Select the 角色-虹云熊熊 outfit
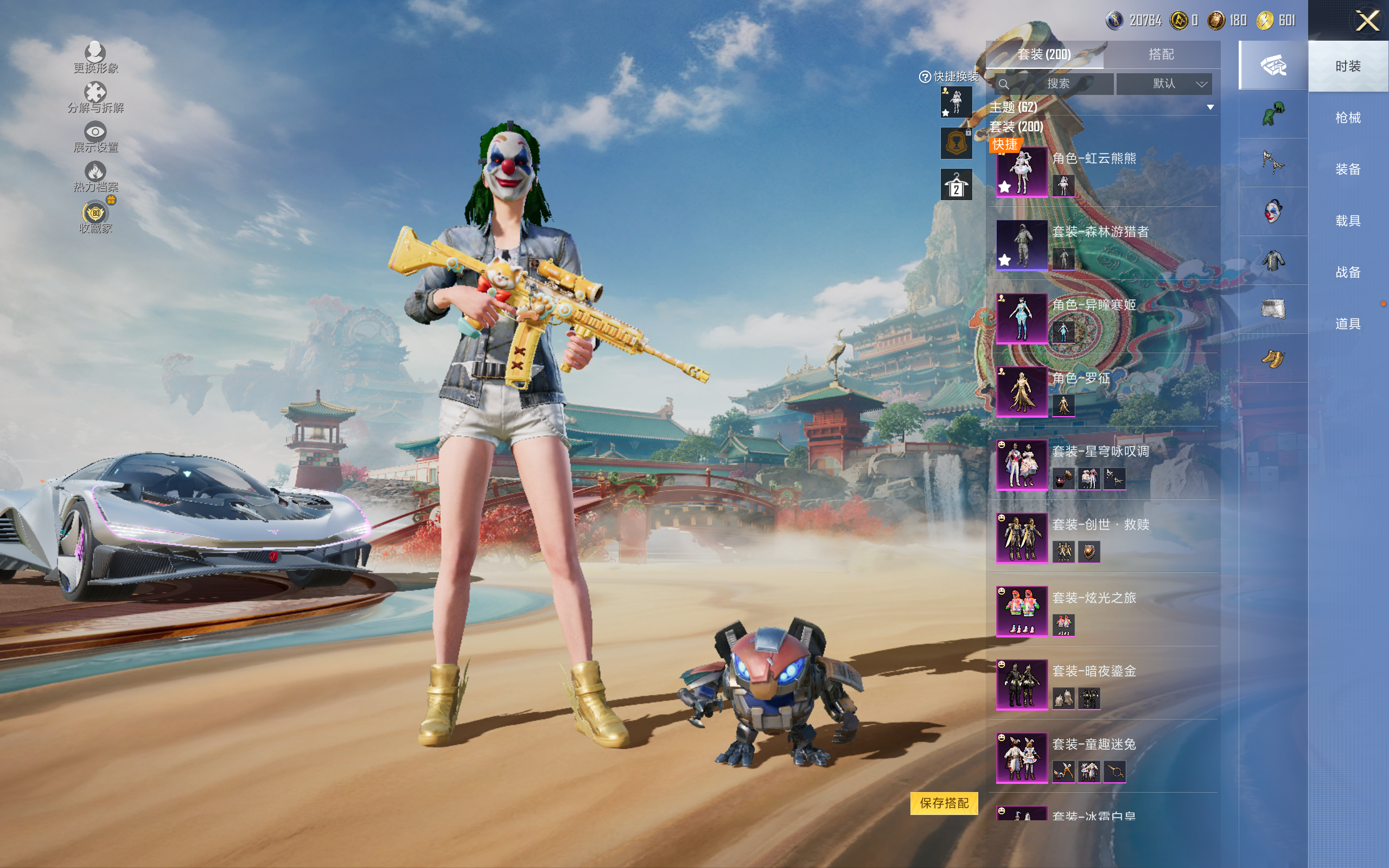This screenshot has height=868, width=1389. [x=1022, y=172]
